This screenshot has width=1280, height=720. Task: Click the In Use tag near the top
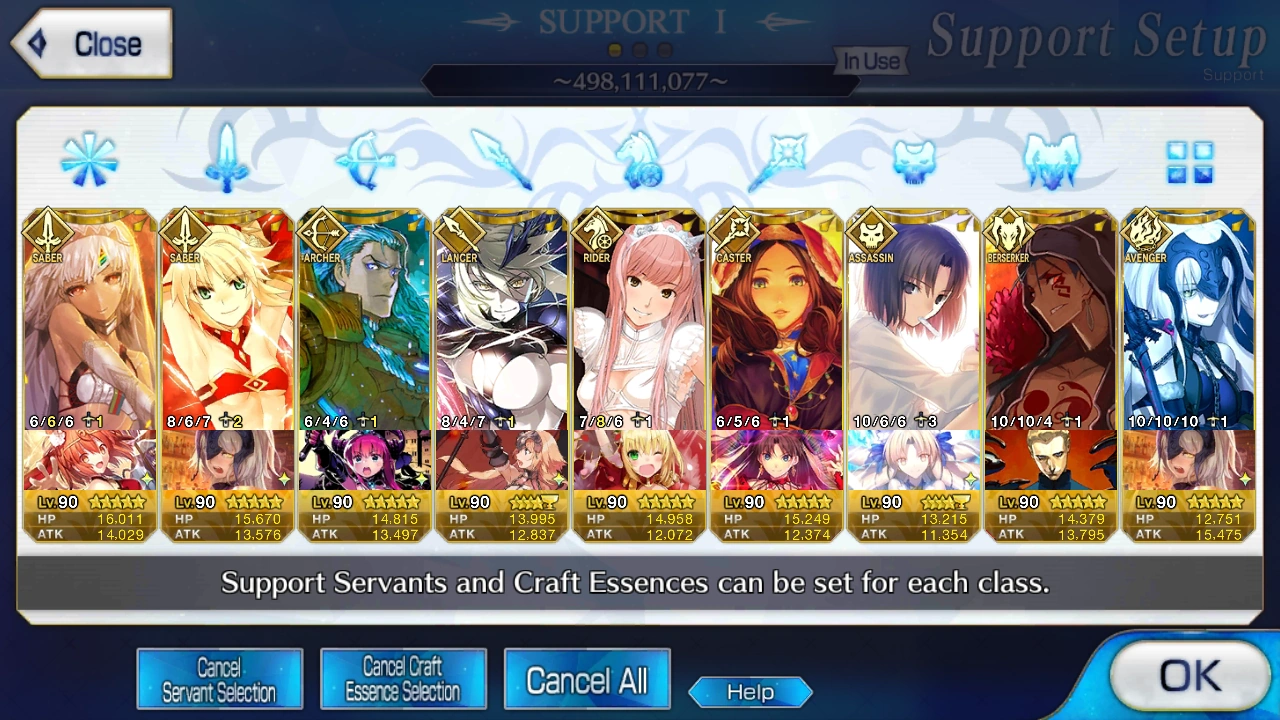(870, 61)
